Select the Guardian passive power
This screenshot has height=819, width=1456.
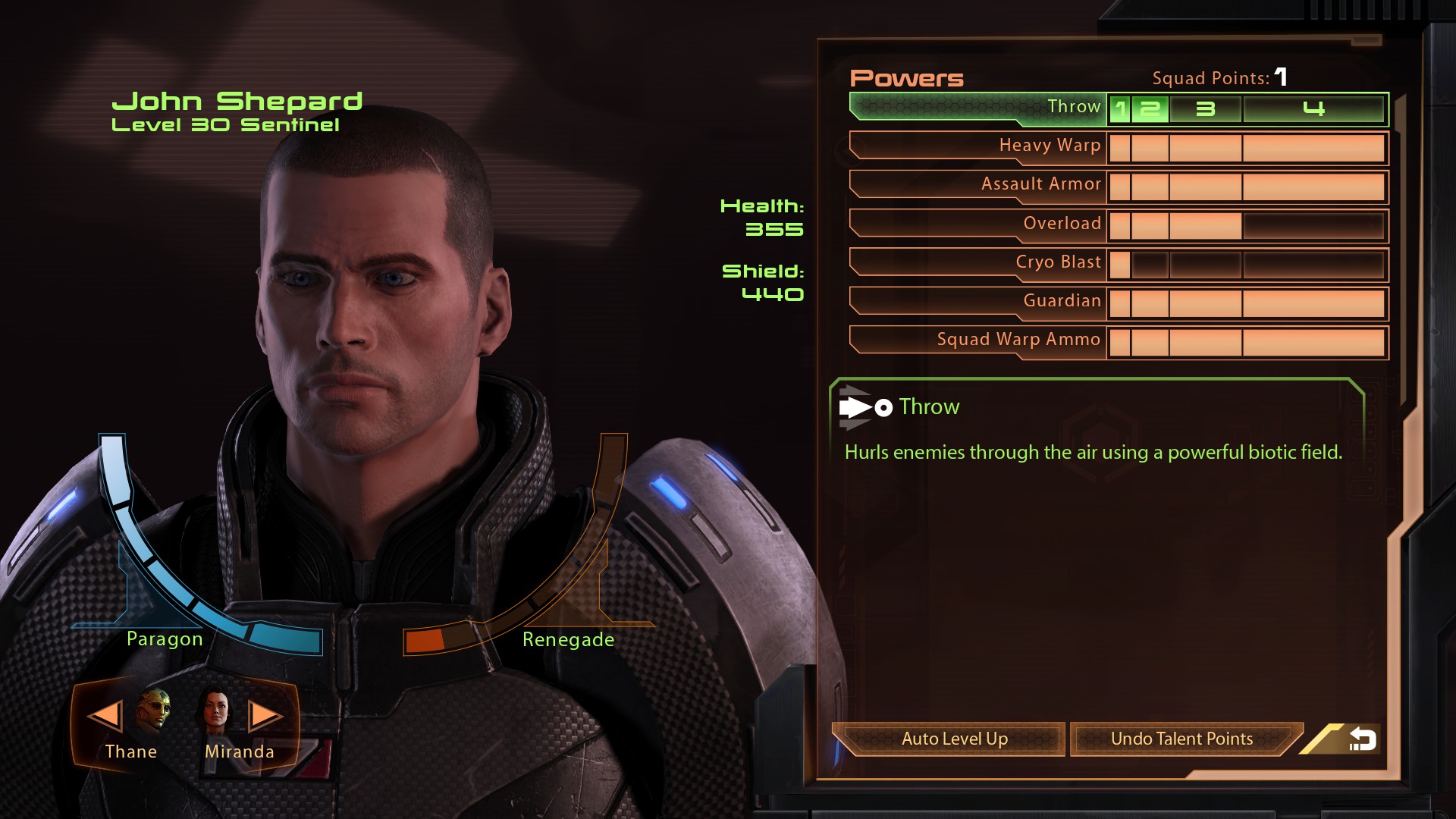[x=978, y=301]
